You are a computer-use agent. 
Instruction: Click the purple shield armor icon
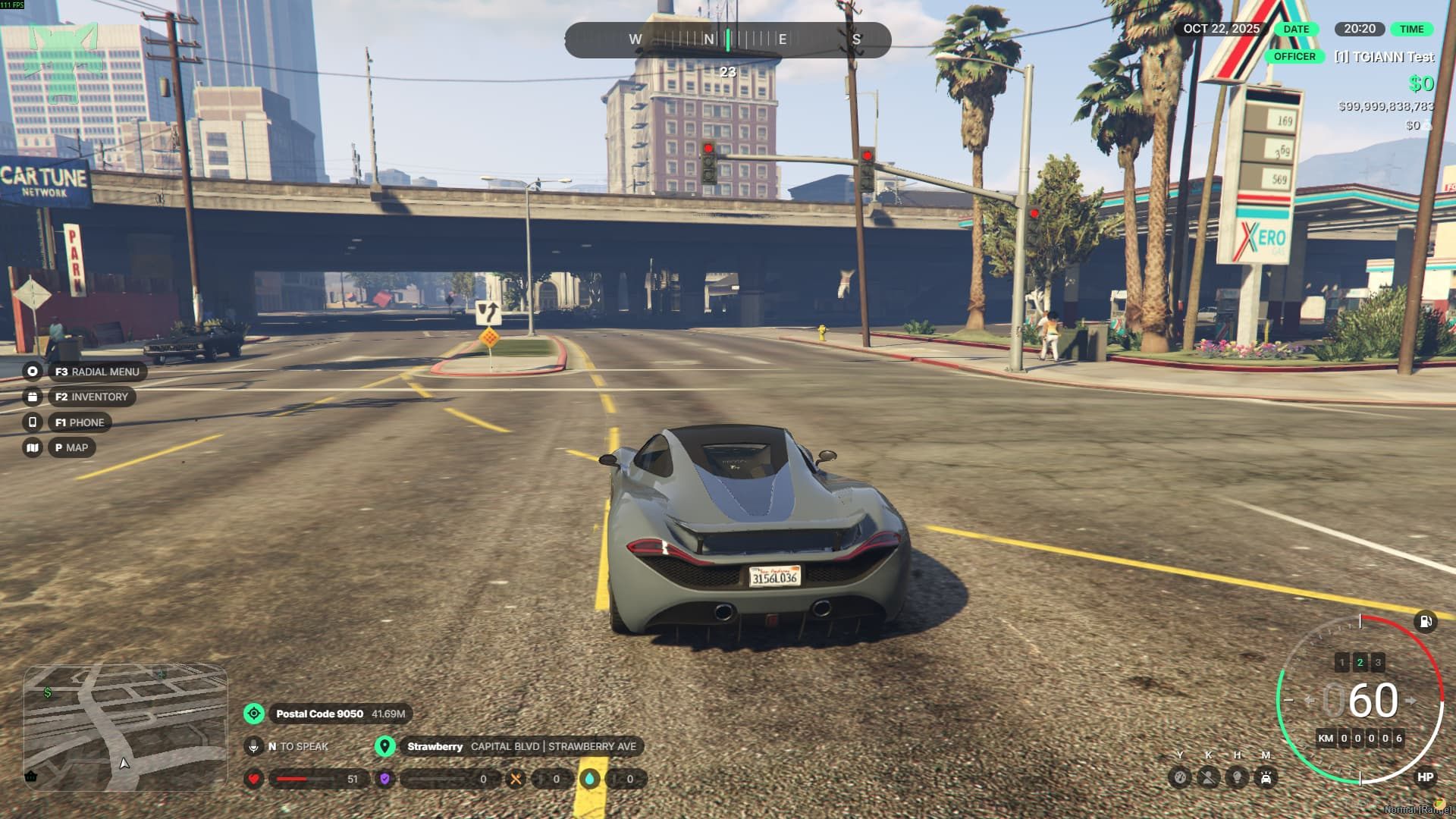pyautogui.click(x=385, y=779)
